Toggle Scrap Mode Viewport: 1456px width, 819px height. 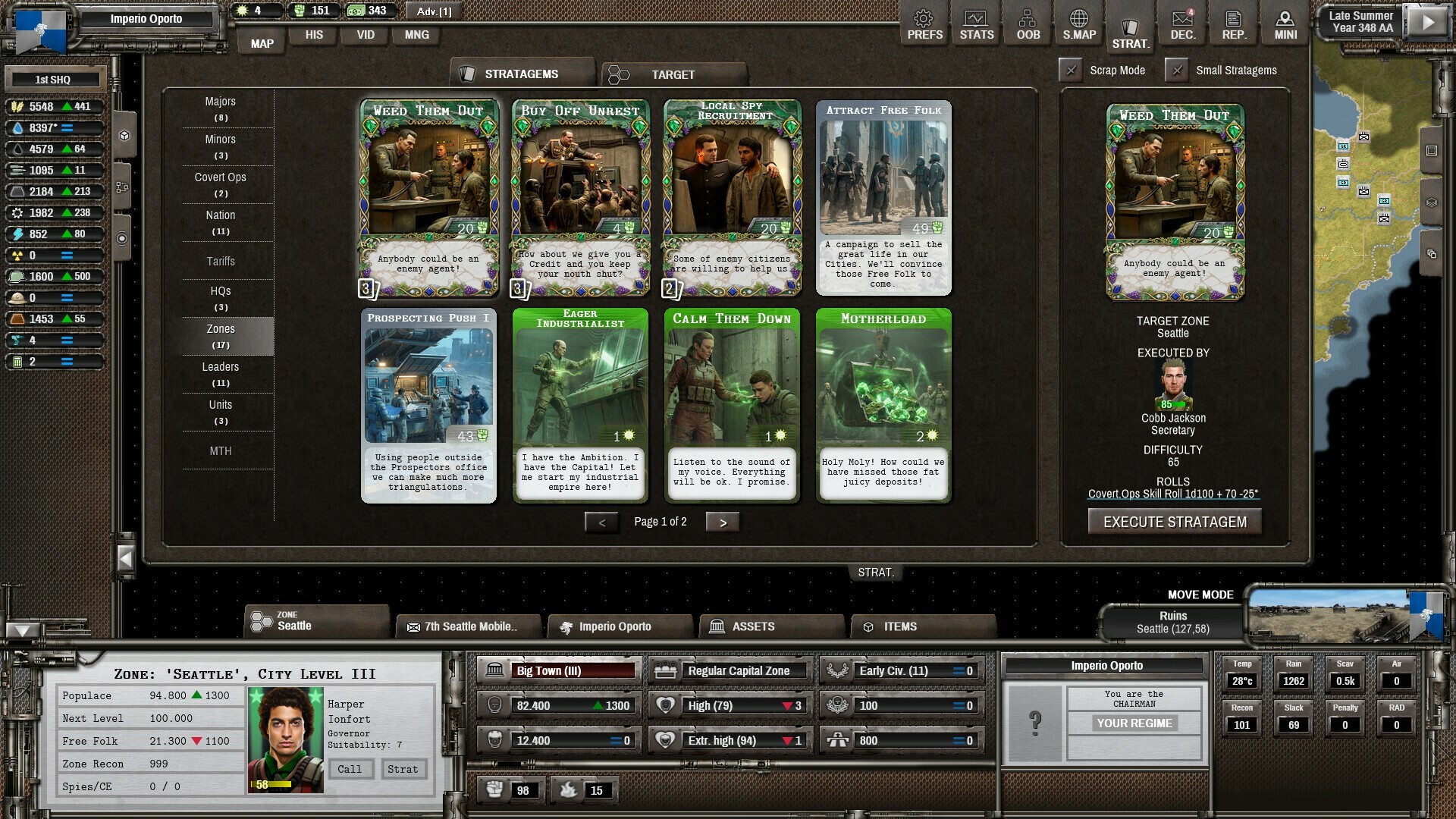[x=1071, y=70]
